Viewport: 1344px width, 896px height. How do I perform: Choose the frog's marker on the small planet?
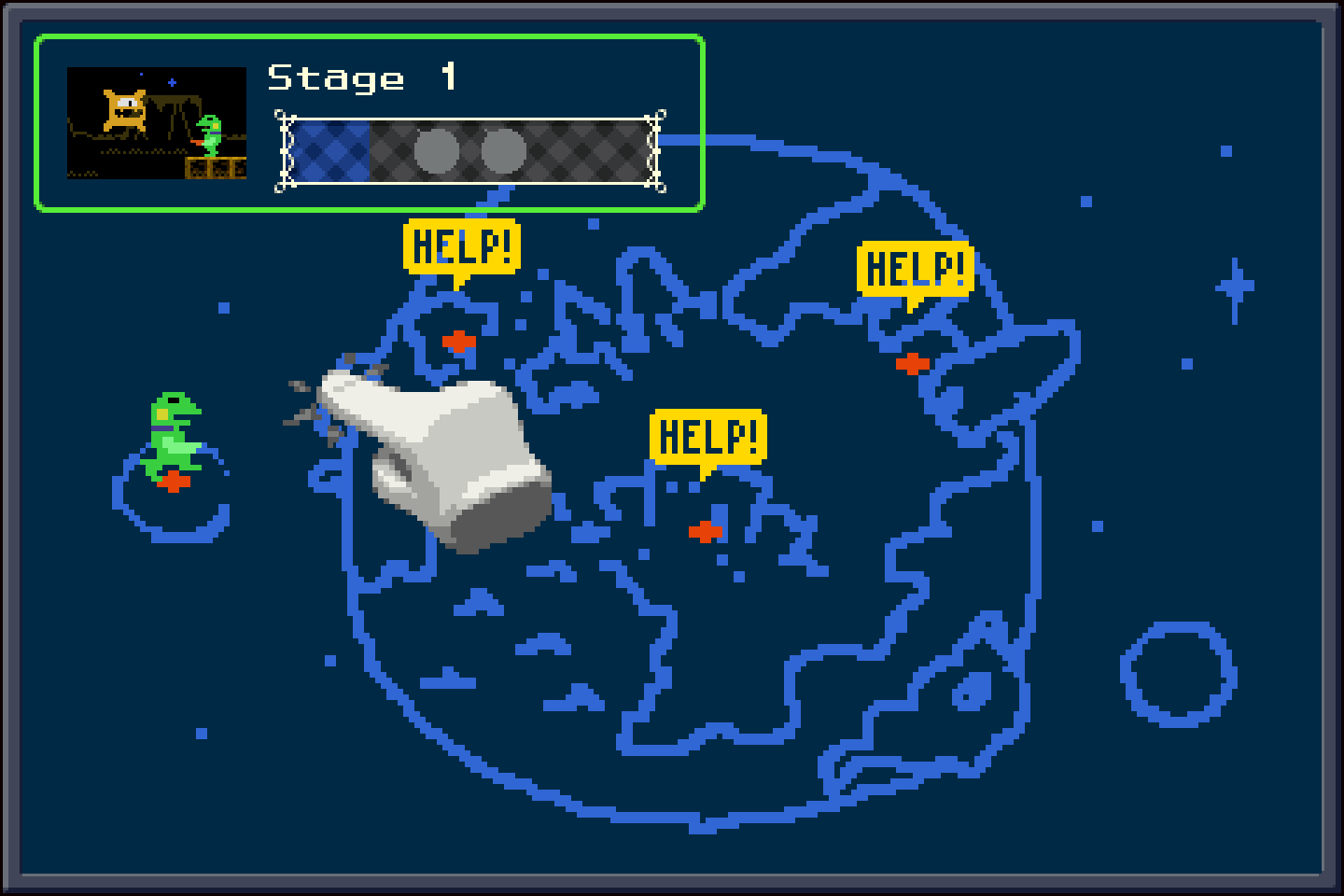(x=174, y=482)
